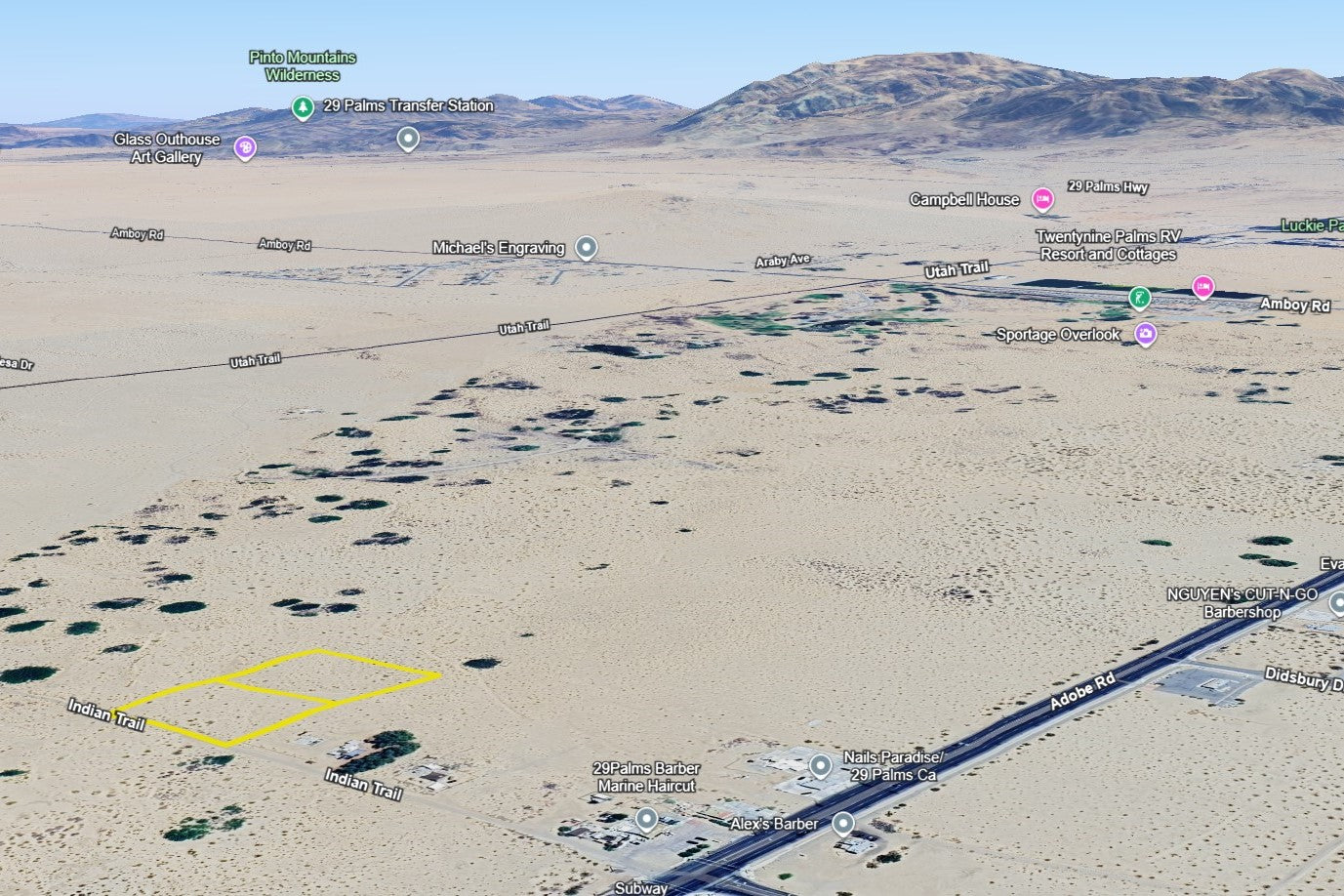Open the 29 Palms Transfer Station pin
1344x896 pixels.
[409, 139]
